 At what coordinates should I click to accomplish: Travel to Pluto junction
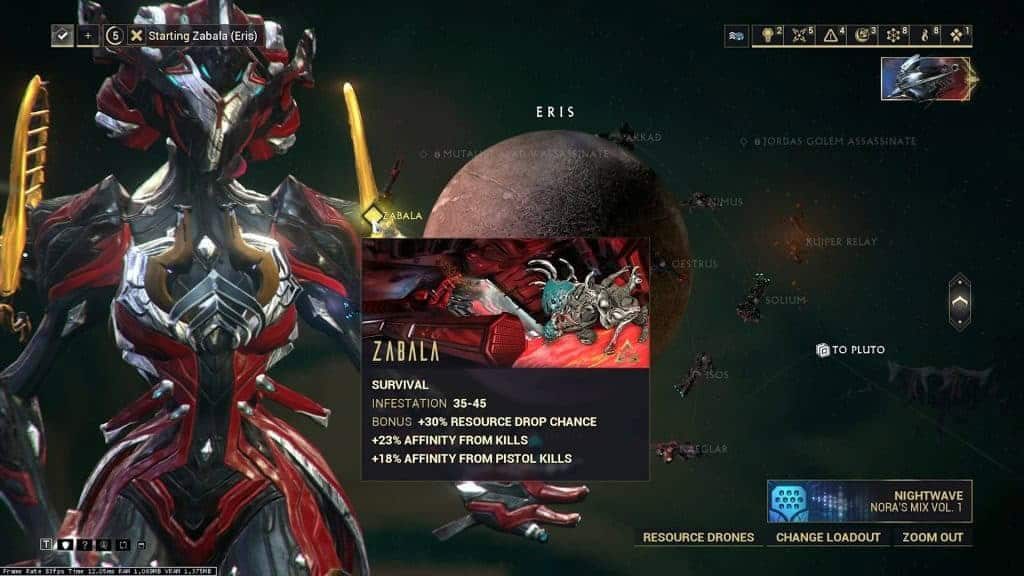click(x=850, y=350)
